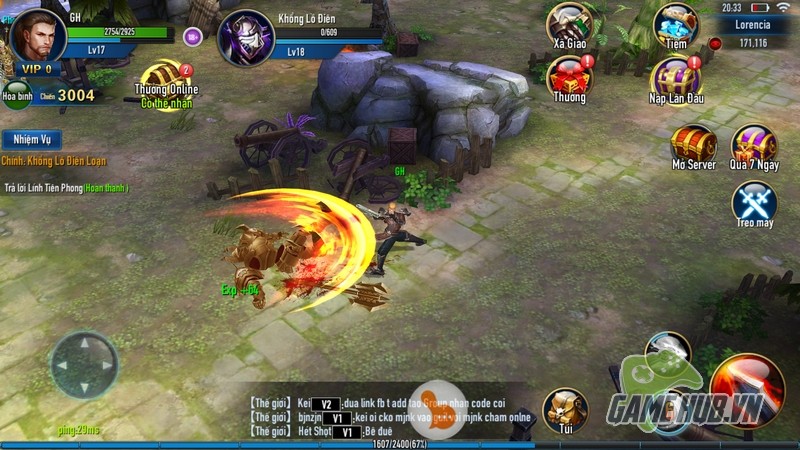800x450 pixels.
Task: Open the world chat box
Action: tap(380, 417)
